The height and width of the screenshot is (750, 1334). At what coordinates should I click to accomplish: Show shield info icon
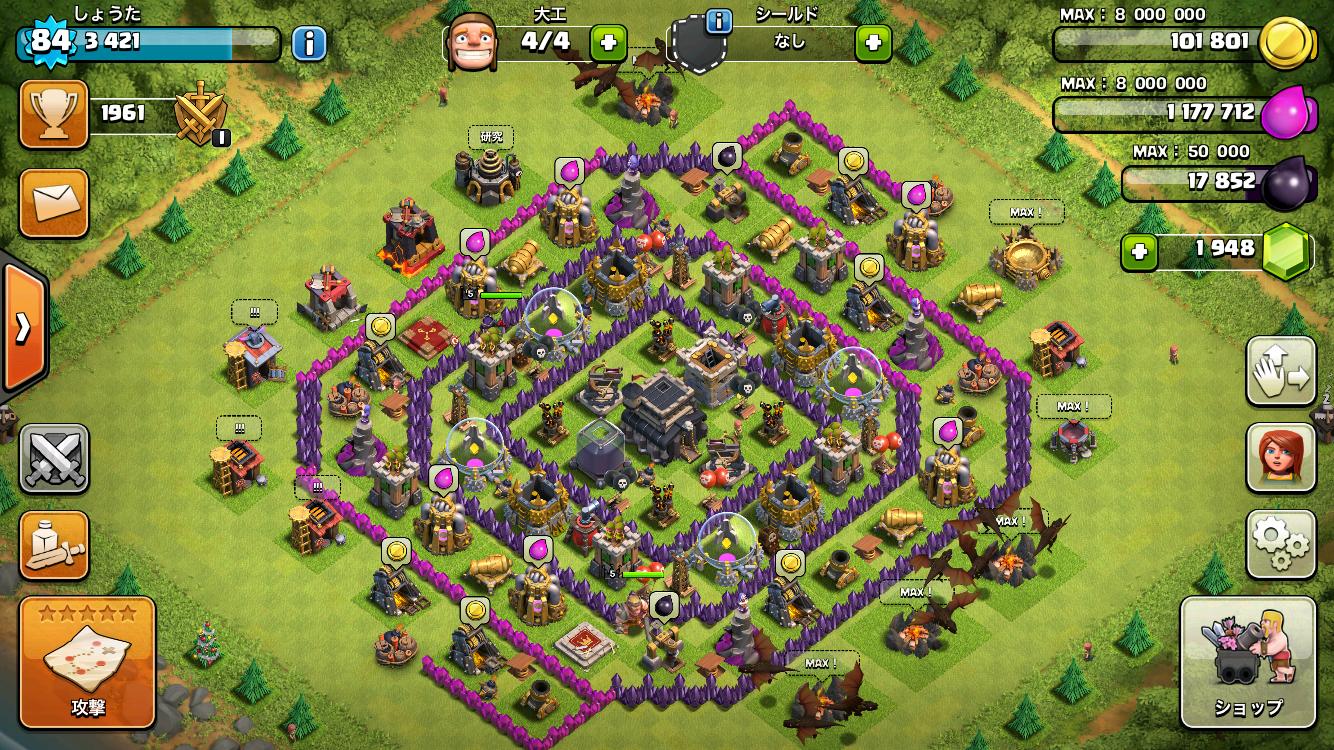[716, 21]
